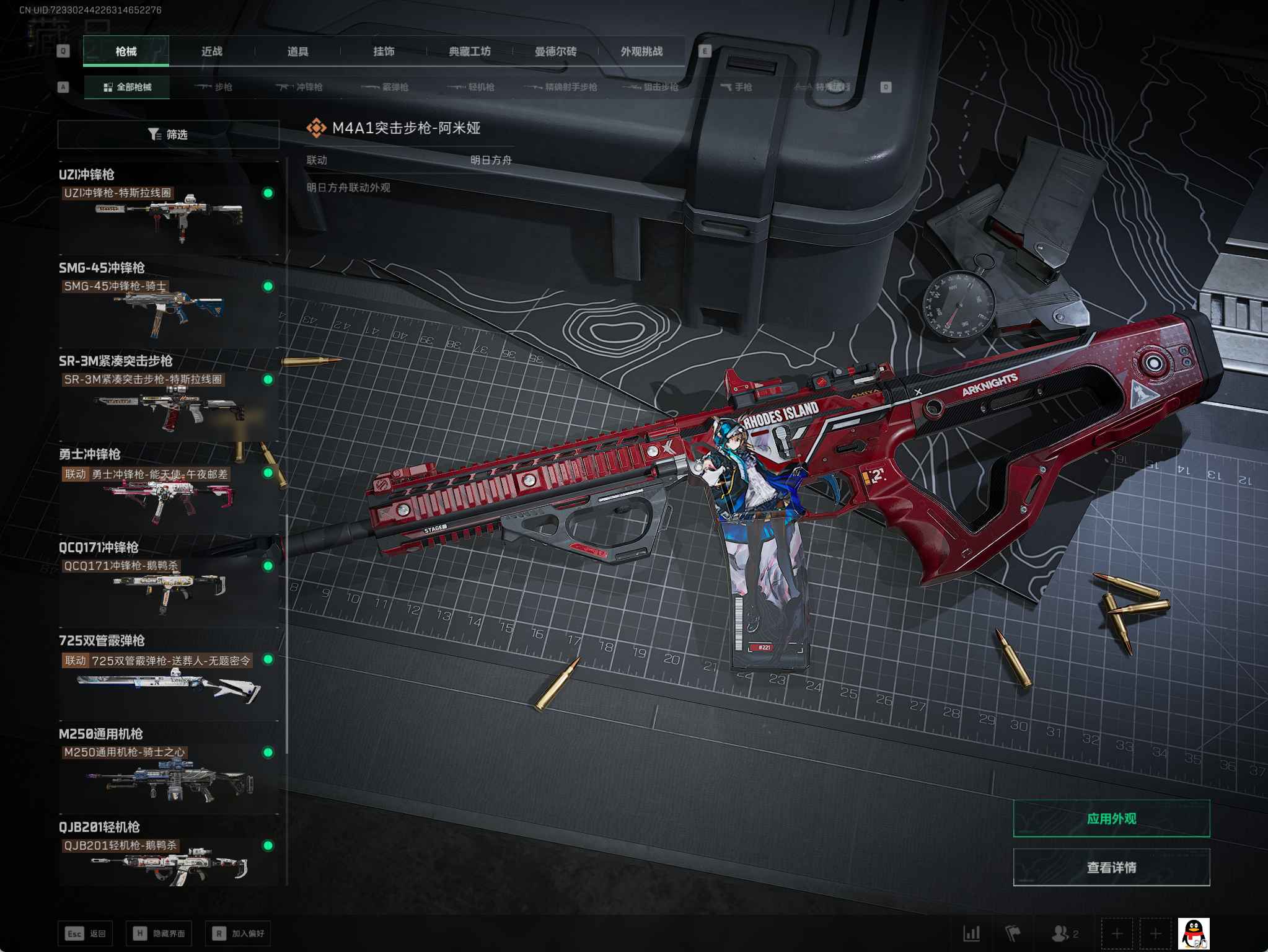
Task: Open 查看详情 to view details
Action: (x=1111, y=868)
